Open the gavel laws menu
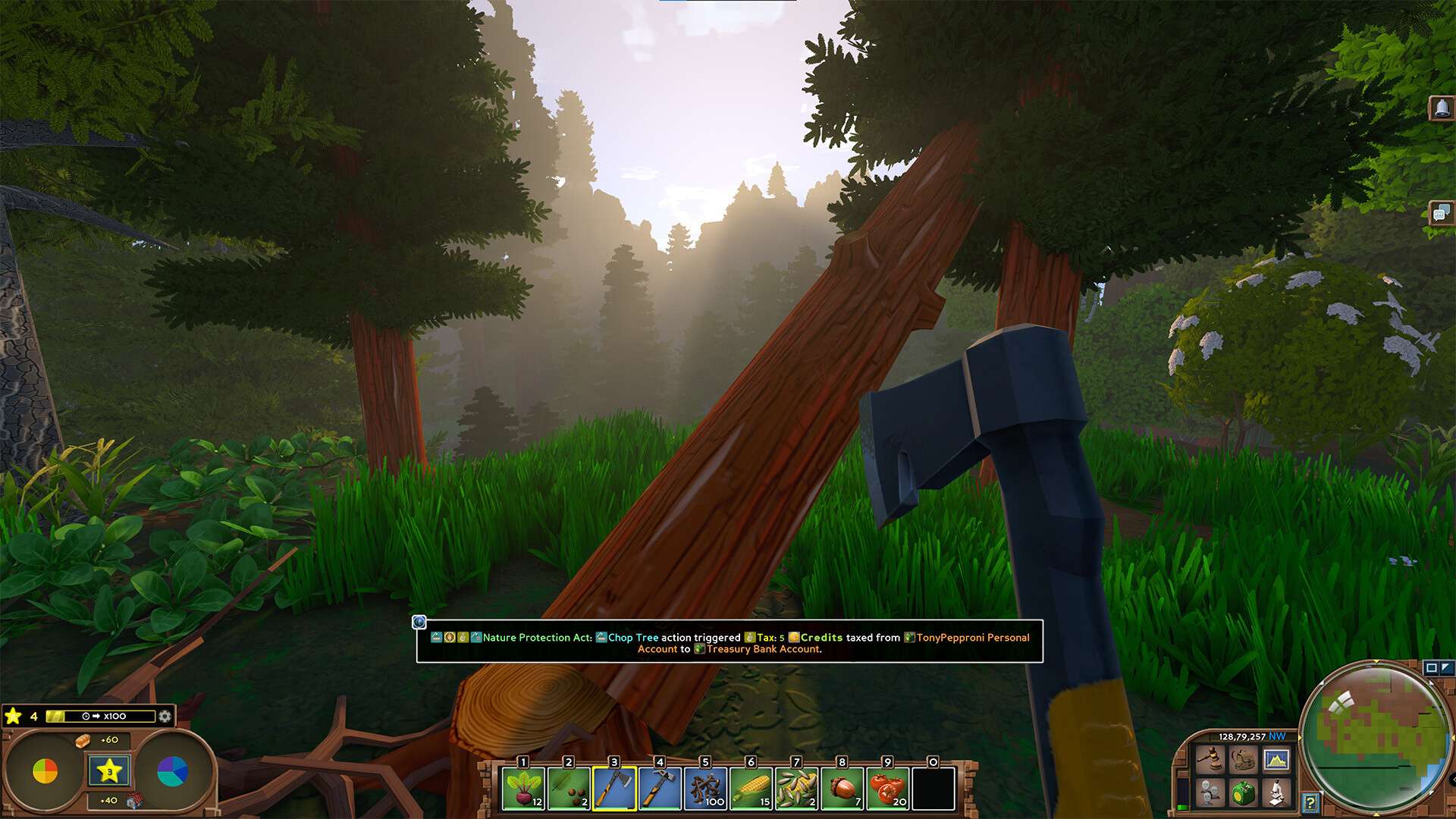 pos(1210,758)
